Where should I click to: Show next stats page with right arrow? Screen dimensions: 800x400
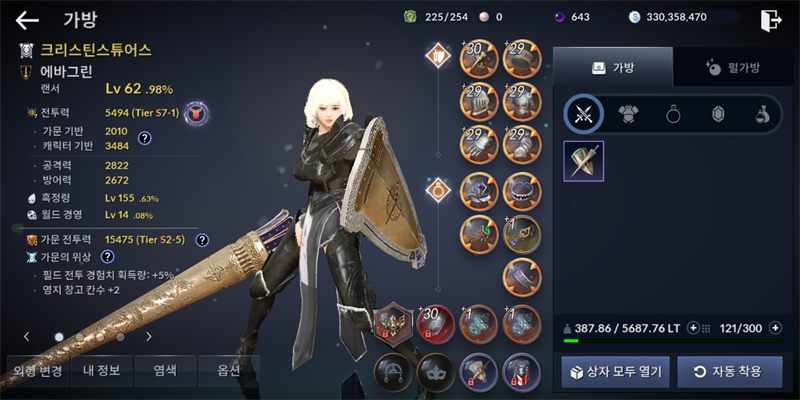[x=149, y=337]
